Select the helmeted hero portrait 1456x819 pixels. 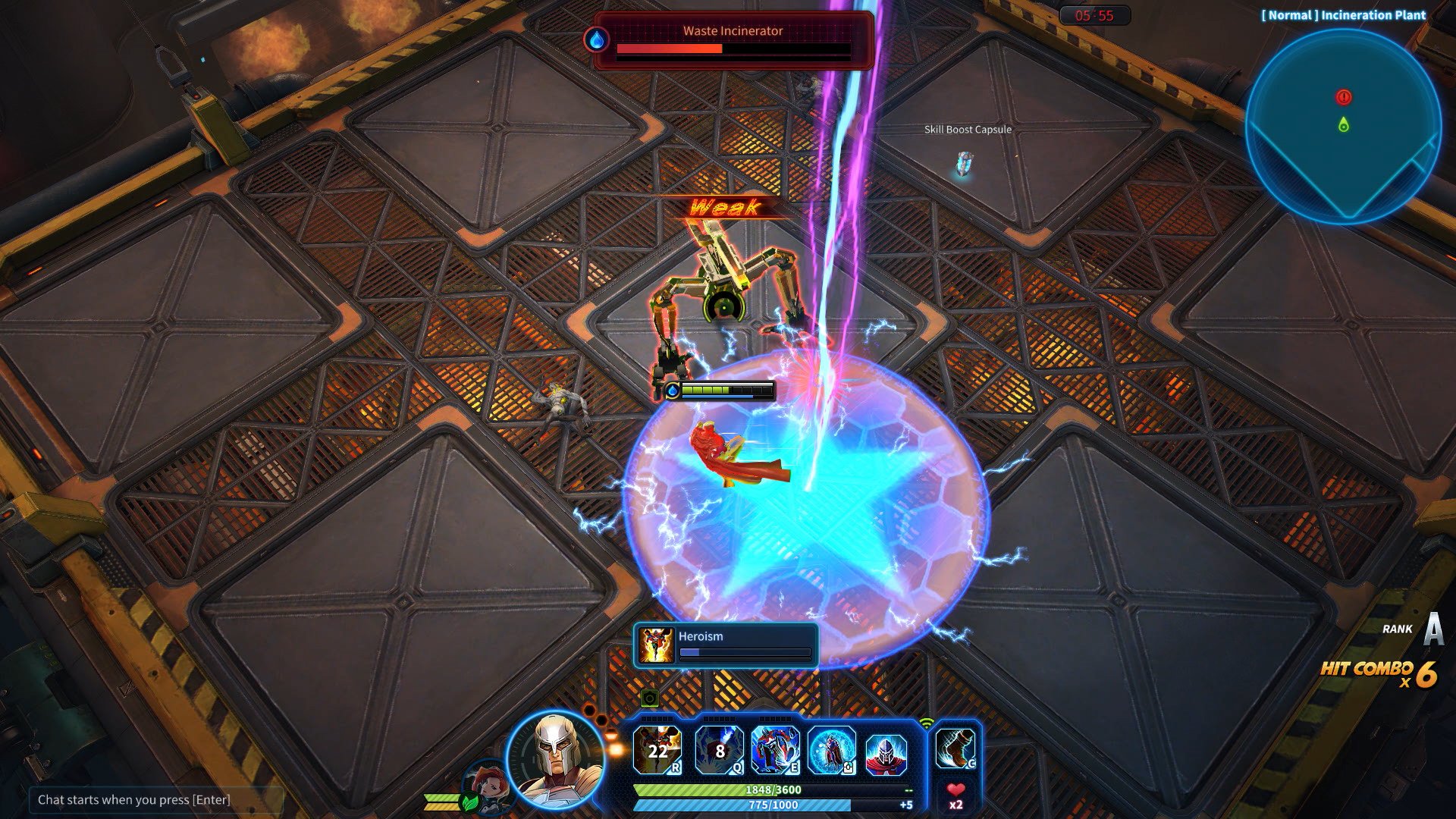click(x=556, y=759)
